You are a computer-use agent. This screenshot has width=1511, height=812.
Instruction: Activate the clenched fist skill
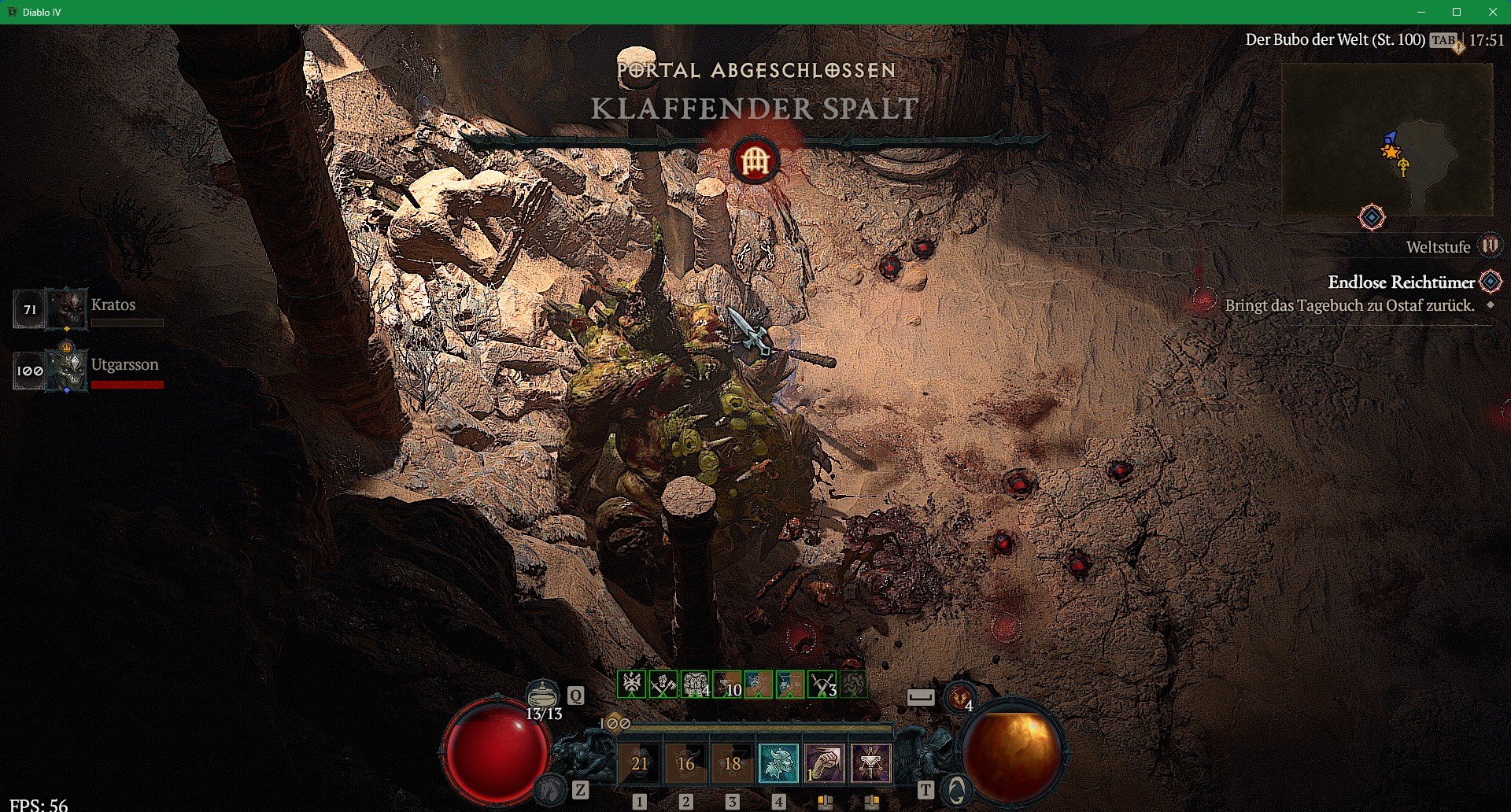pos(825,762)
